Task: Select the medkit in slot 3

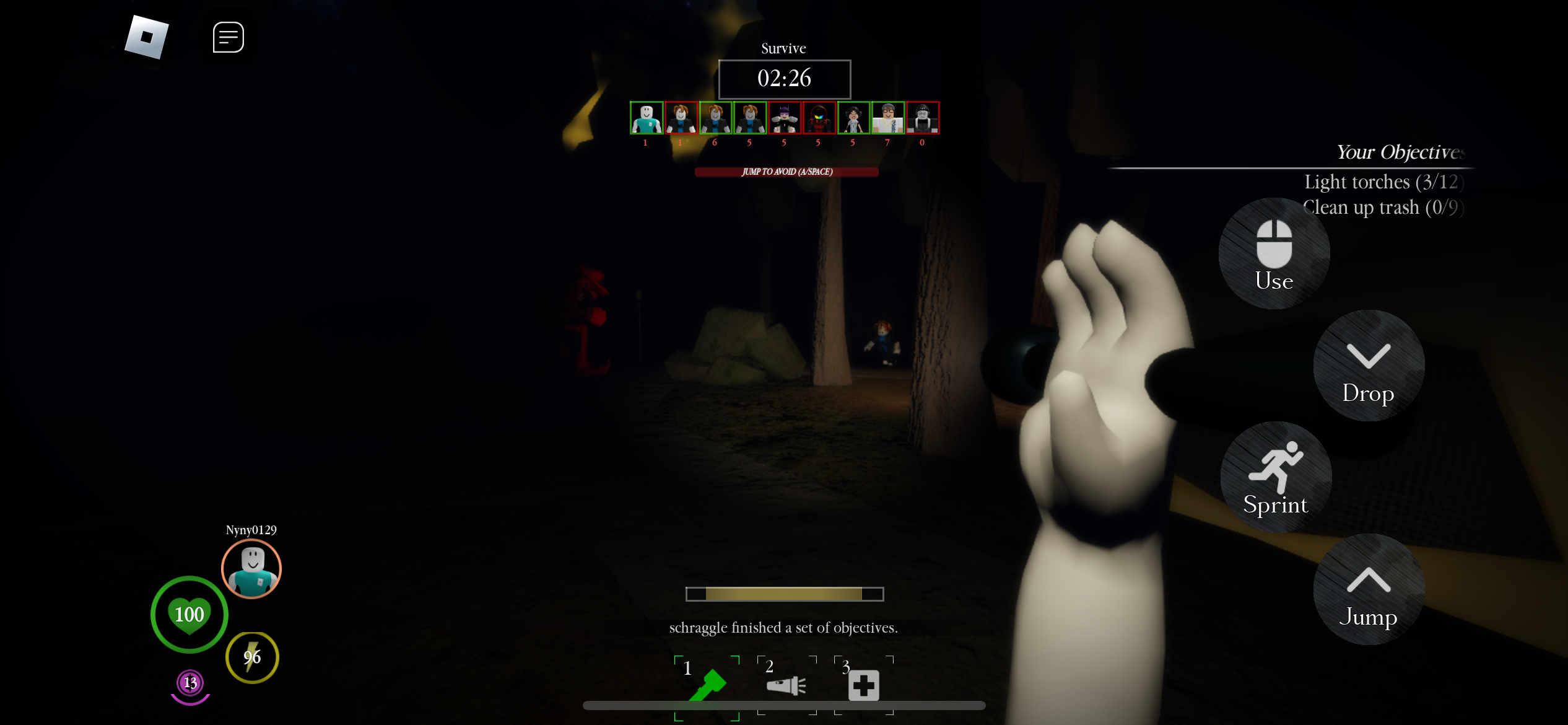Action: [863, 685]
